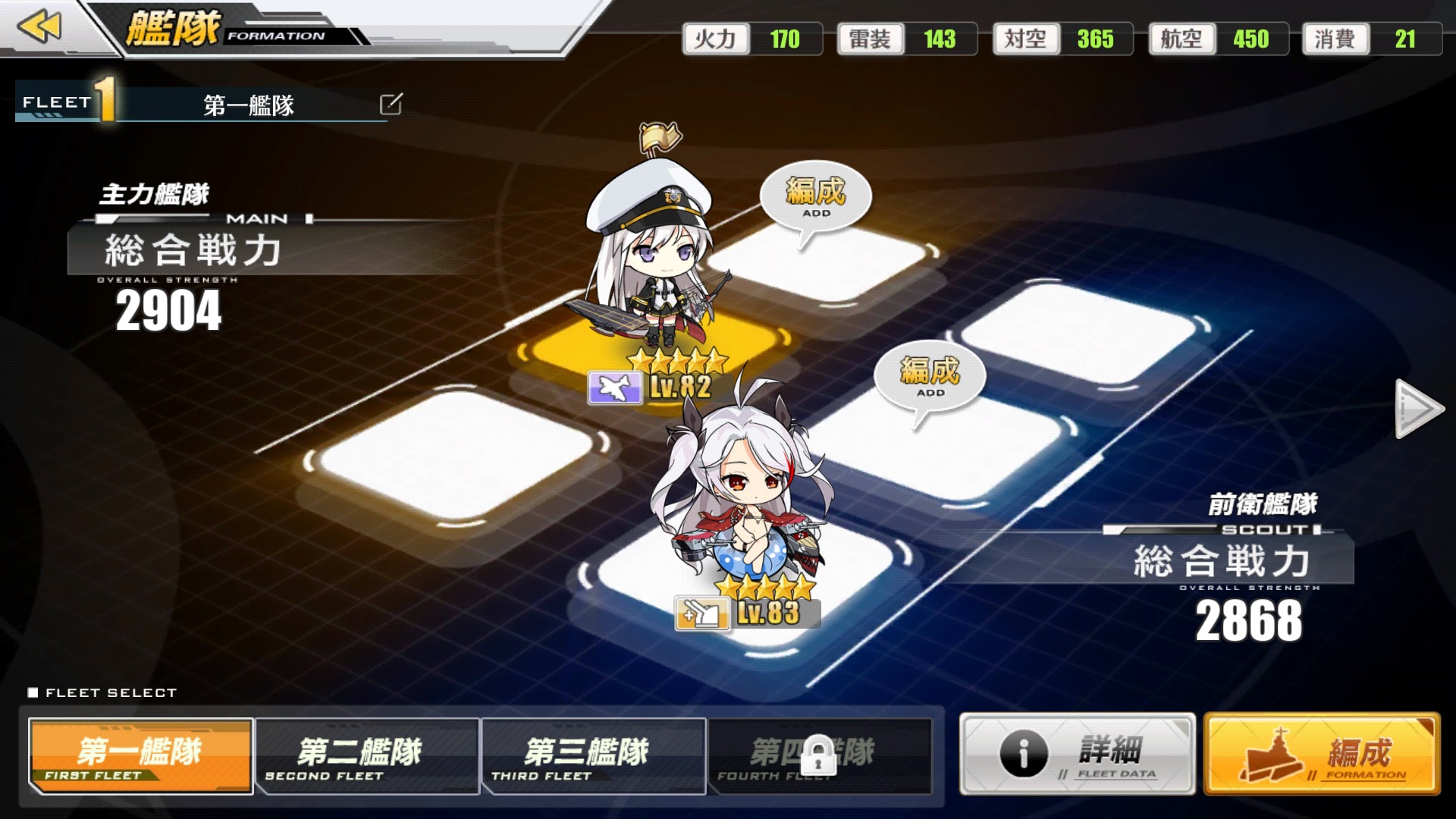Open the orange 編成 Formation button
The width and height of the screenshot is (1456, 819).
pyautogui.click(x=1321, y=754)
